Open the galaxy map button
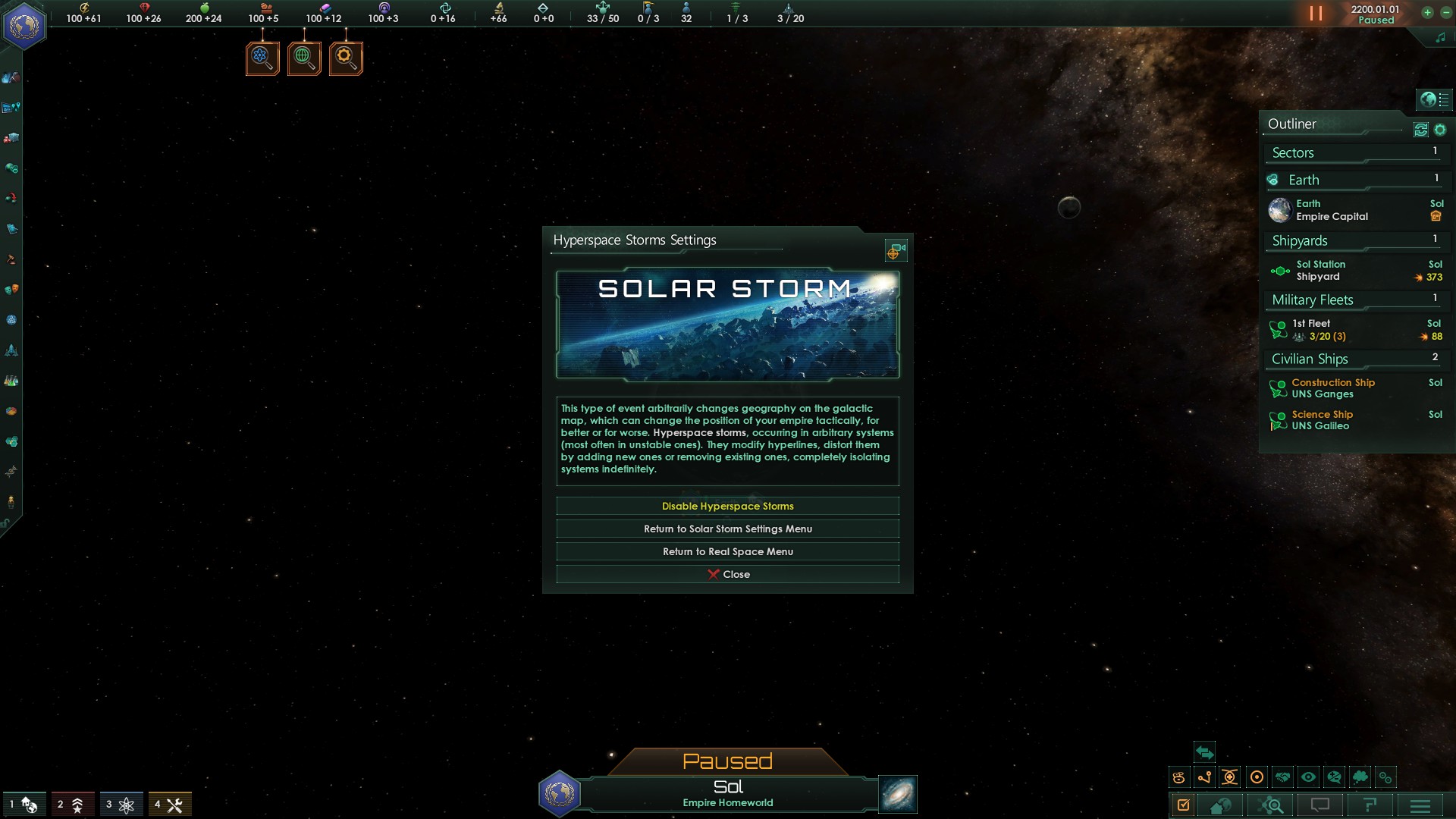This screenshot has height=819, width=1456. click(x=898, y=794)
